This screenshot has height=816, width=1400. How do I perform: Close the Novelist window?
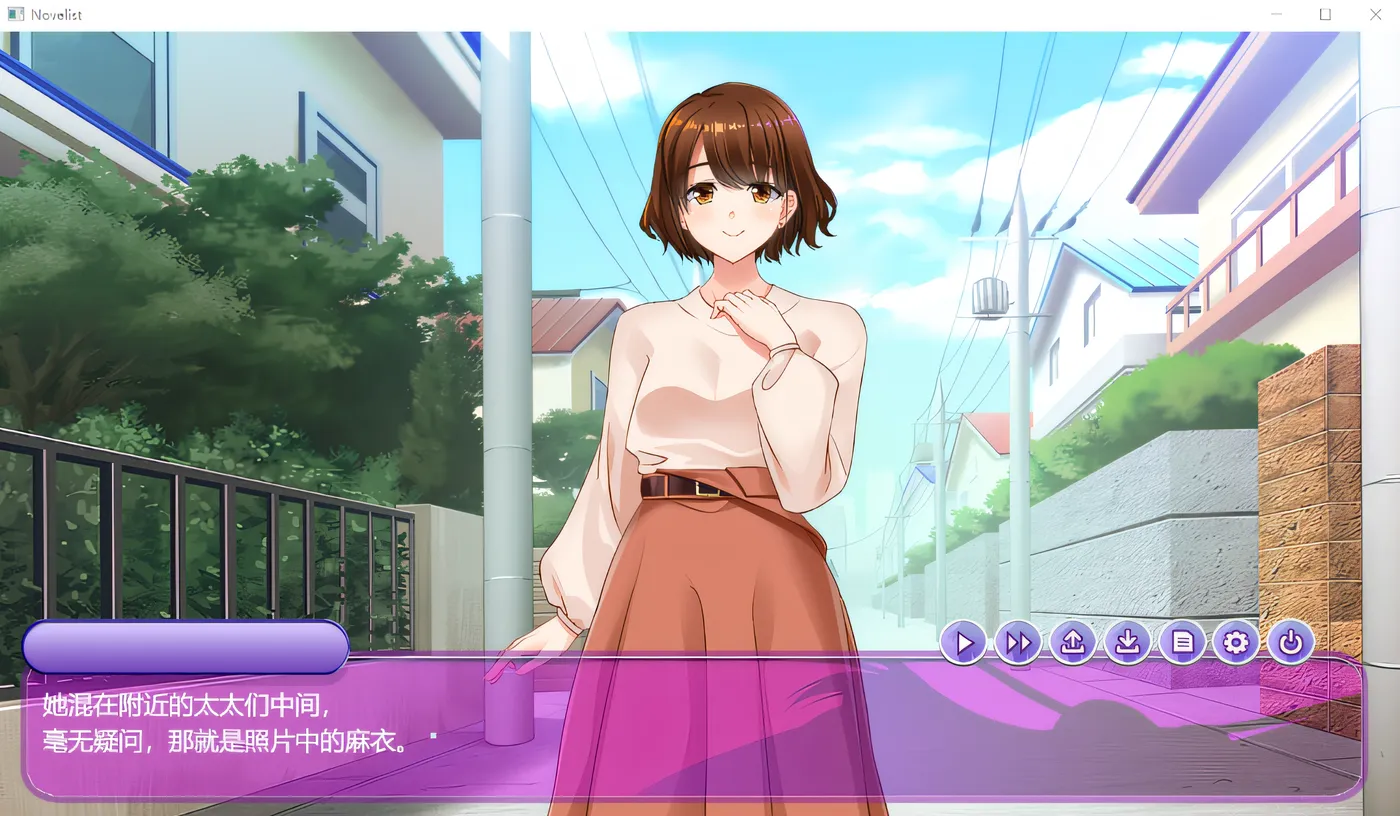[1375, 15]
